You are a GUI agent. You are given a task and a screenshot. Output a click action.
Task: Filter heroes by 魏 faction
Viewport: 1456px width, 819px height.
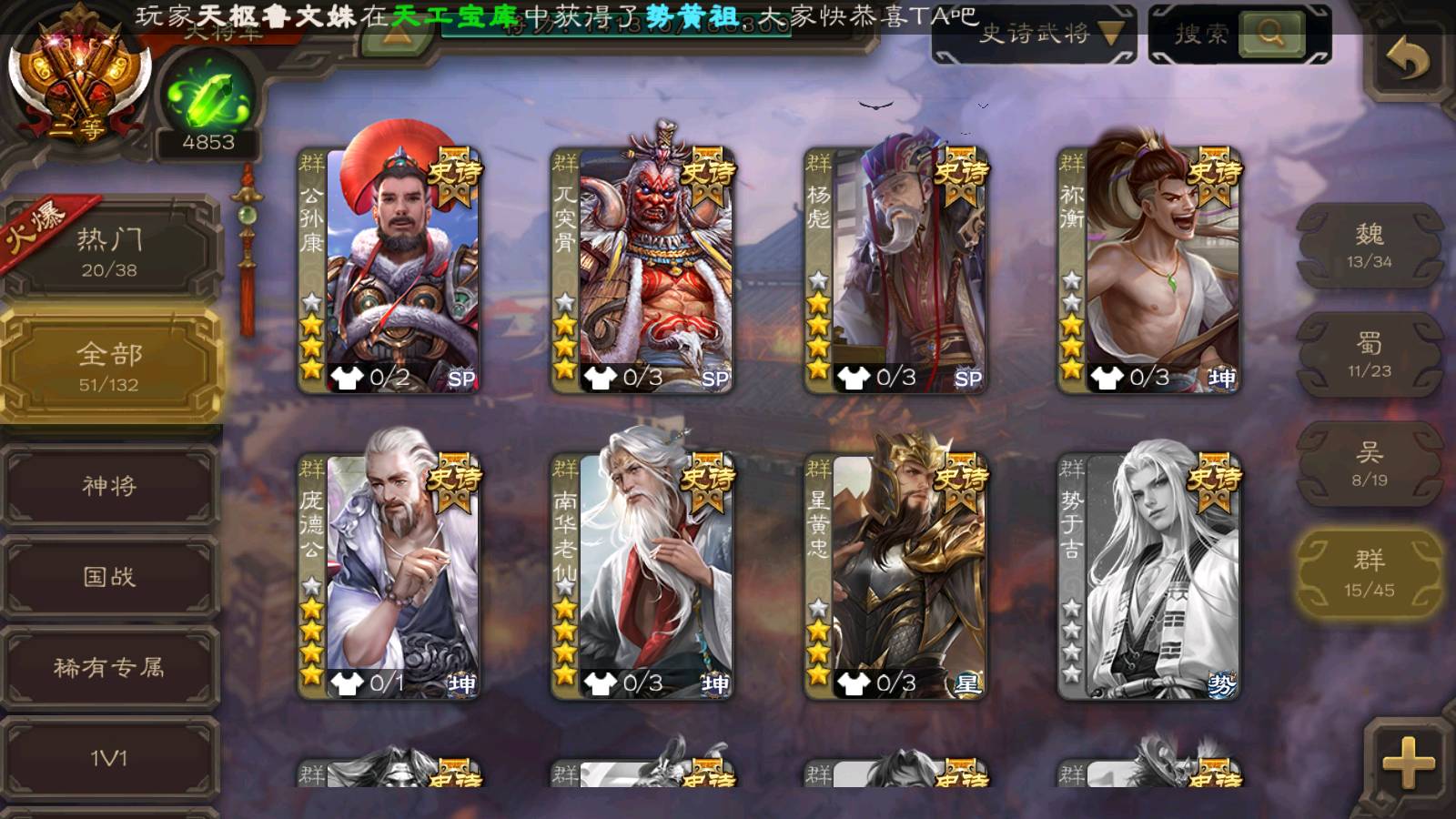pyautogui.click(x=1369, y=246)
